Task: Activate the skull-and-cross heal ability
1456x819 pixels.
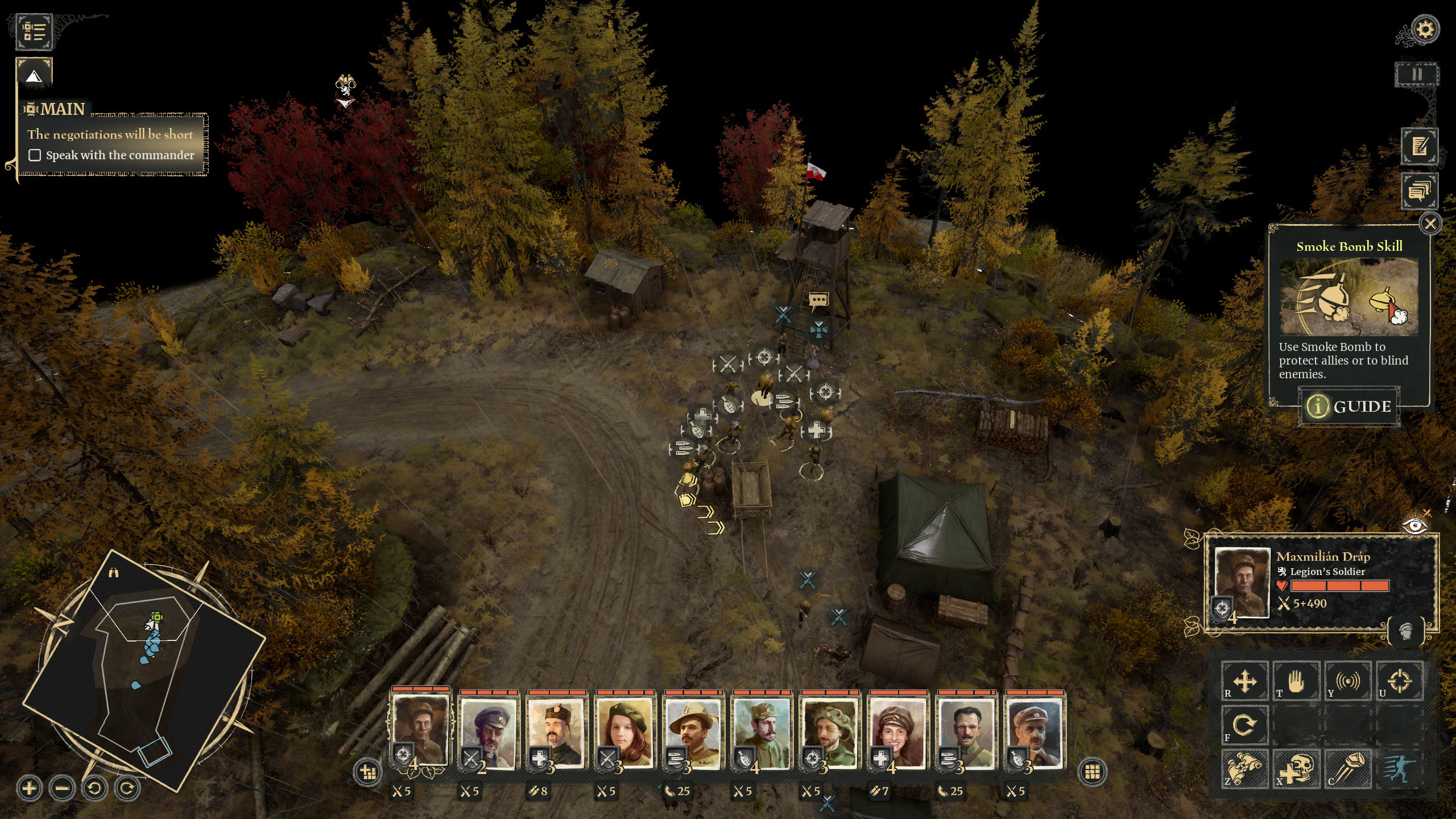Action: click(x=1296, y=769)
